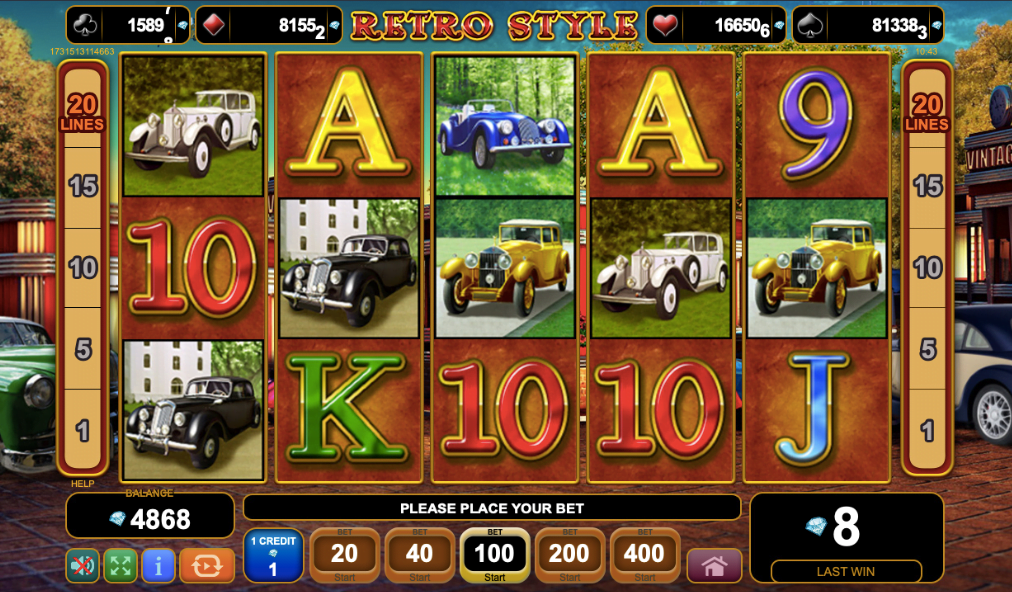Select 15 lines on the right panel
Screen dimensions: 1012x592
coord(927,185)
